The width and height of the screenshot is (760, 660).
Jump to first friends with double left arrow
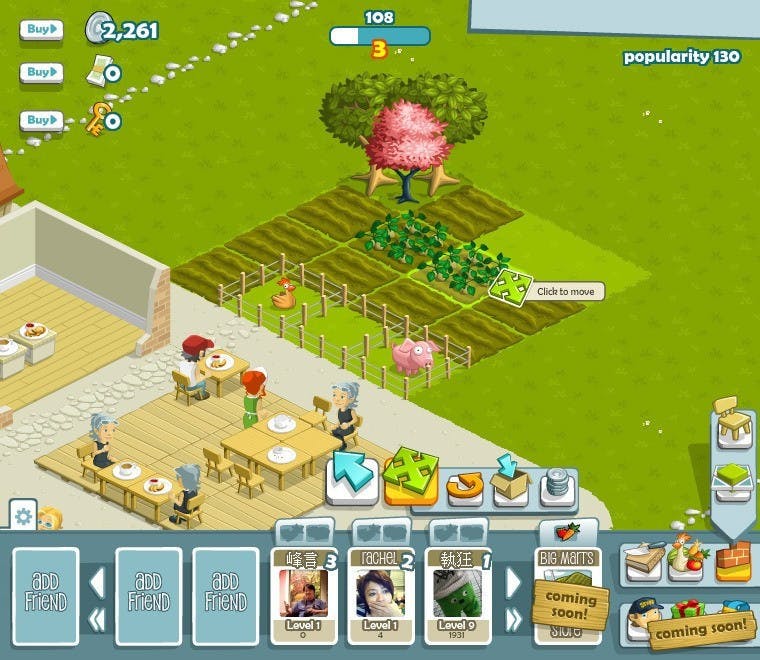(97, 620)
